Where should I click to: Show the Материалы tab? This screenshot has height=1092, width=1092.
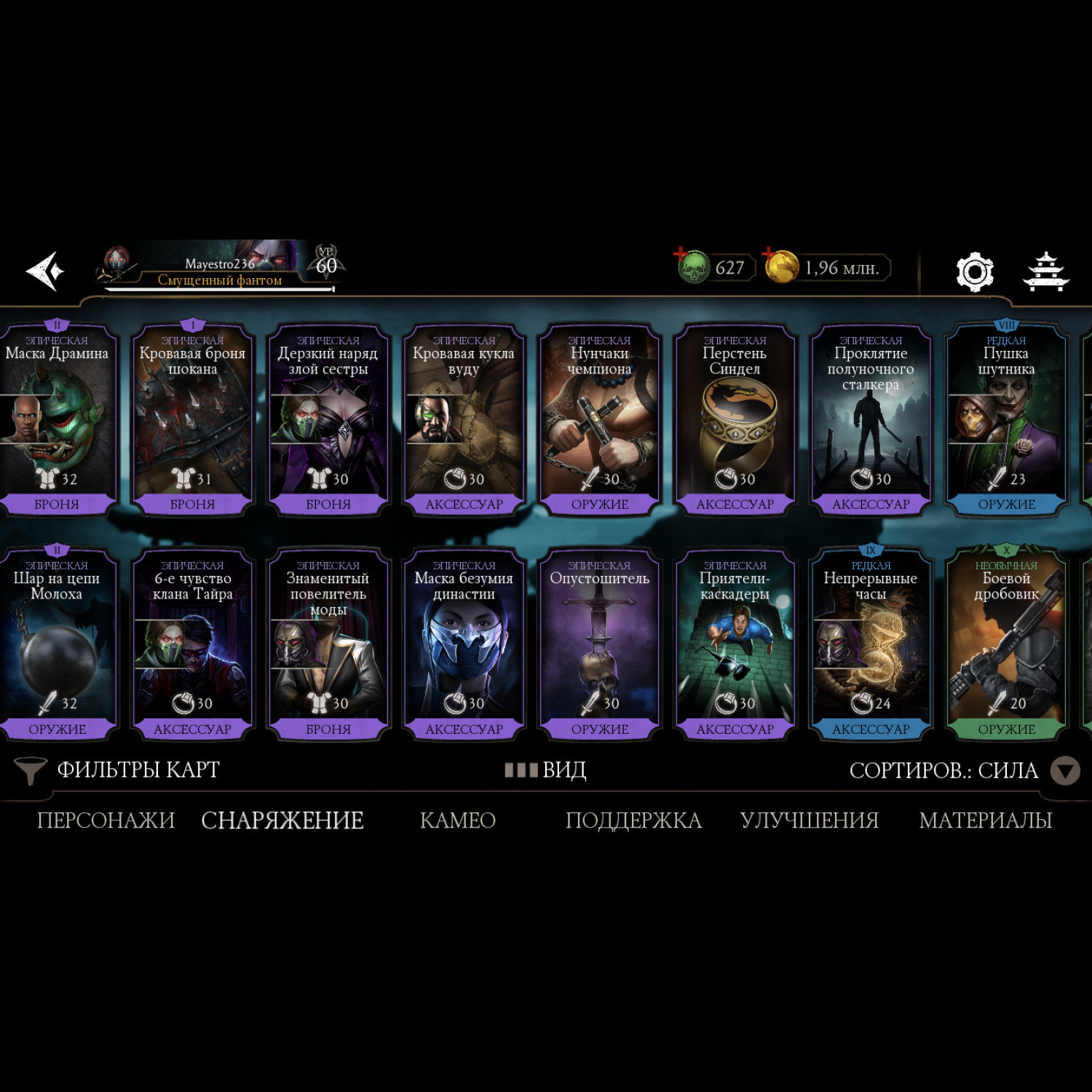tap(985, 820)
